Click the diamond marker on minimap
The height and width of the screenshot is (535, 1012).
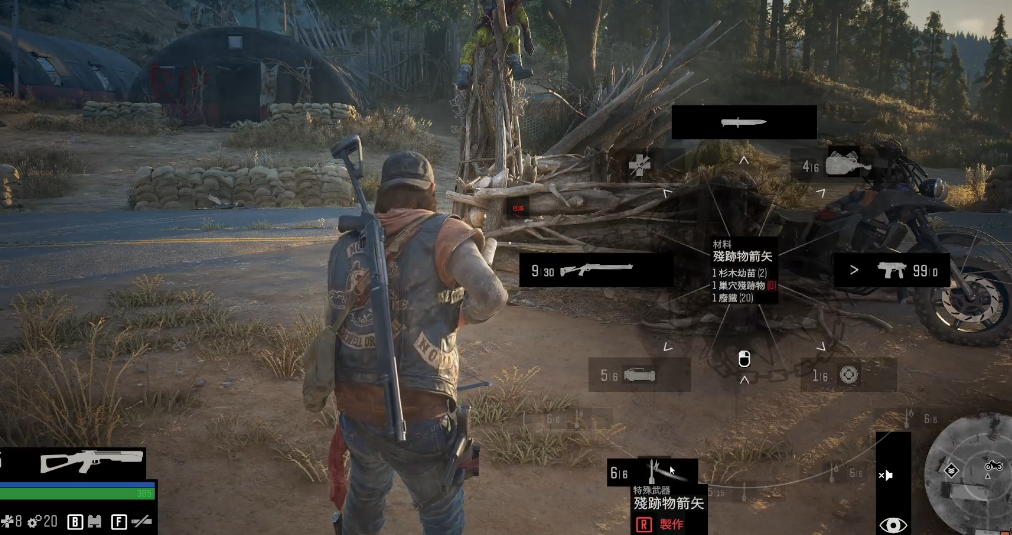coord(951,470)
